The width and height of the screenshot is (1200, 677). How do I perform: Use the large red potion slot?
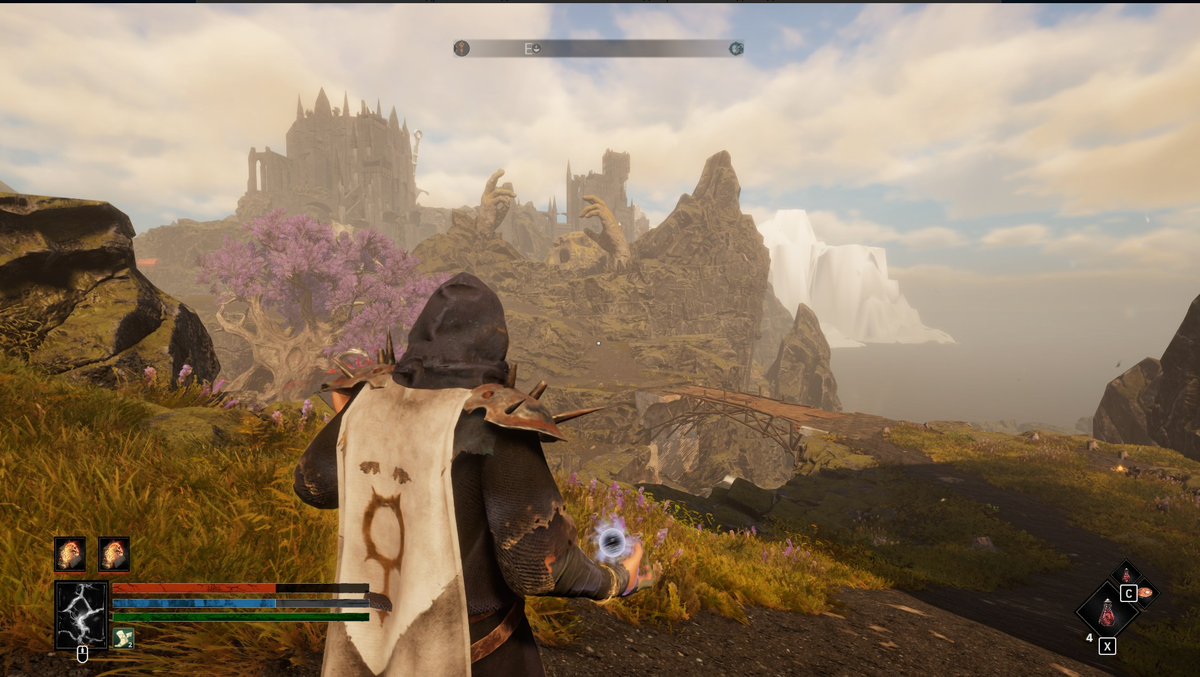[1107, 612]
